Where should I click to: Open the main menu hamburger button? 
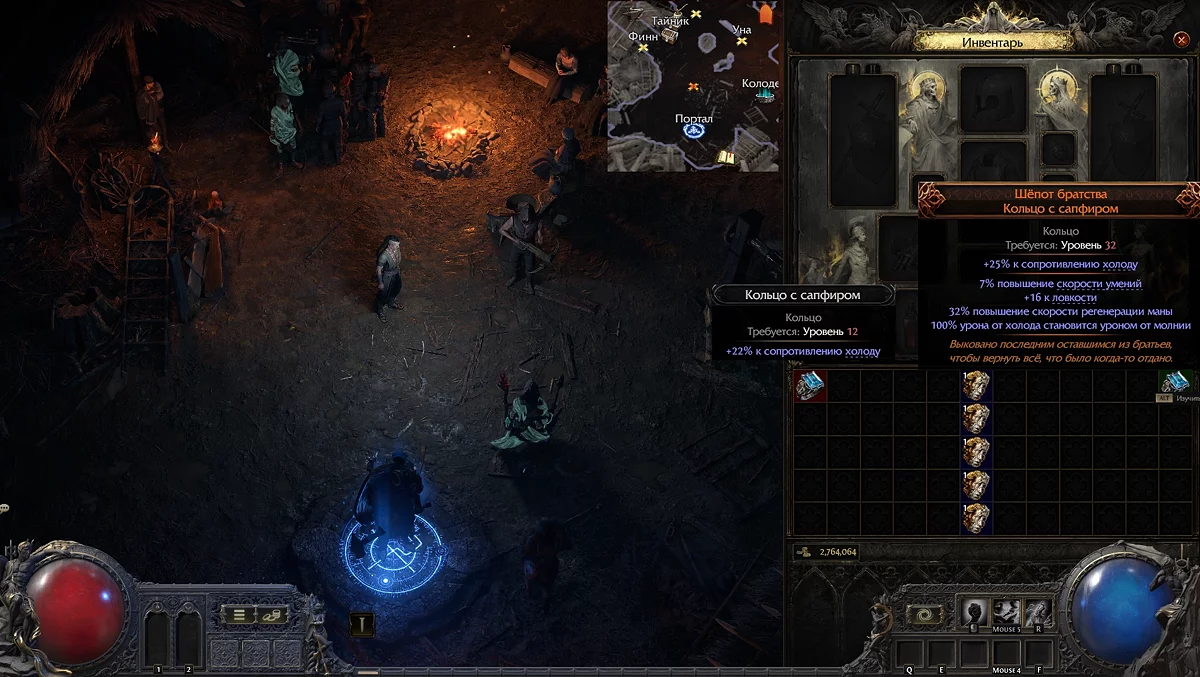239,615
